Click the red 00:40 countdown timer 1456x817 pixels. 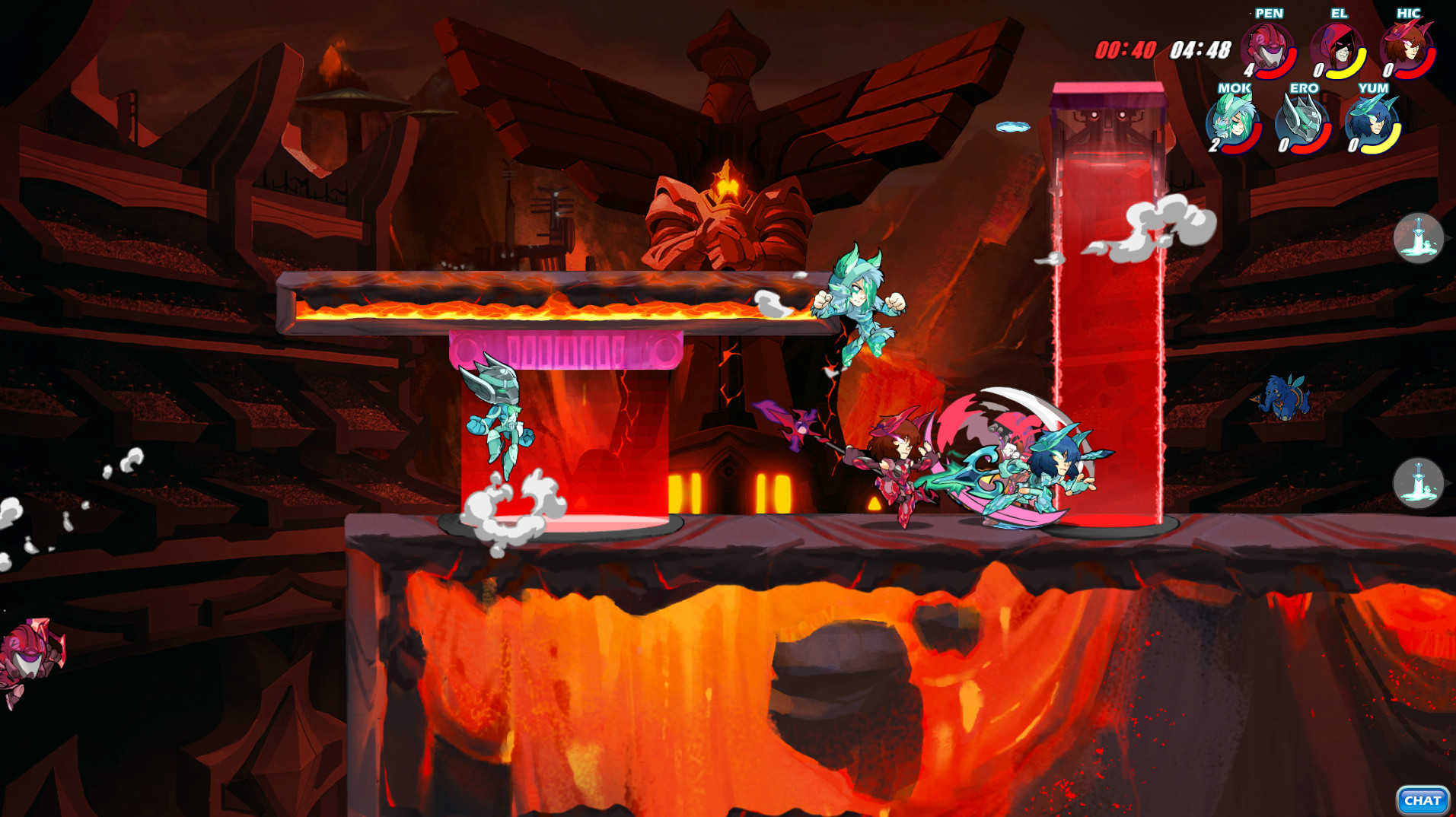tap(1125, 48)
